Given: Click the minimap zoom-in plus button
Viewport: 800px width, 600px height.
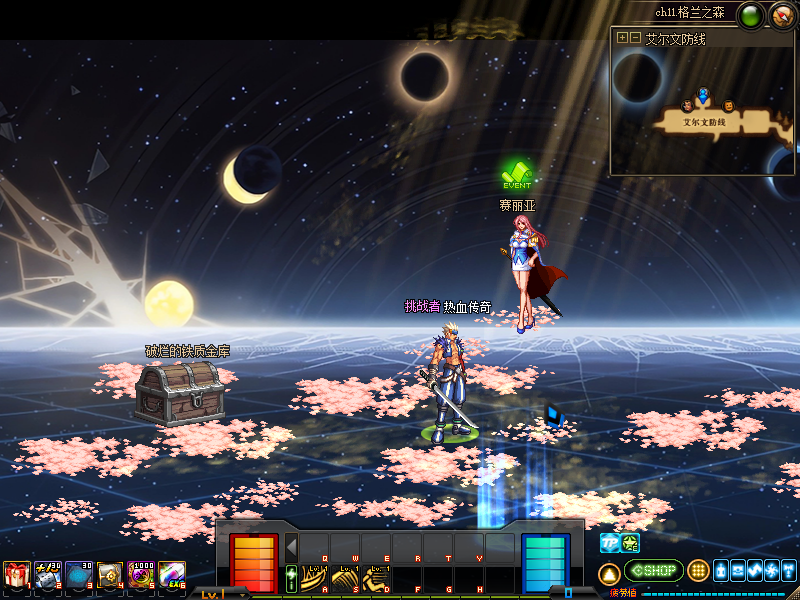Looking at the screenshot, I should (x=623, y=38).
